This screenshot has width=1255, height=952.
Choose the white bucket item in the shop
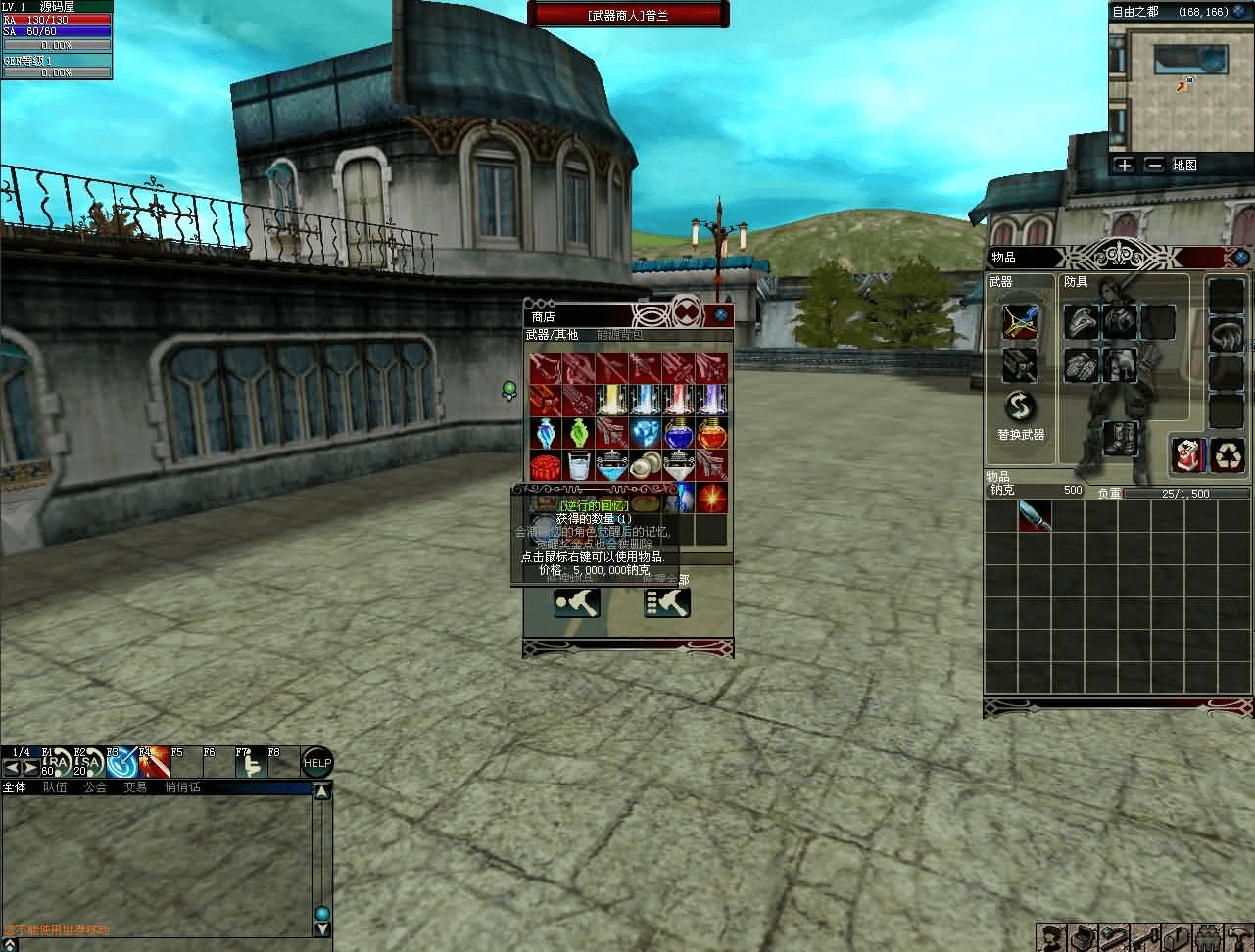tap(578, 465)
